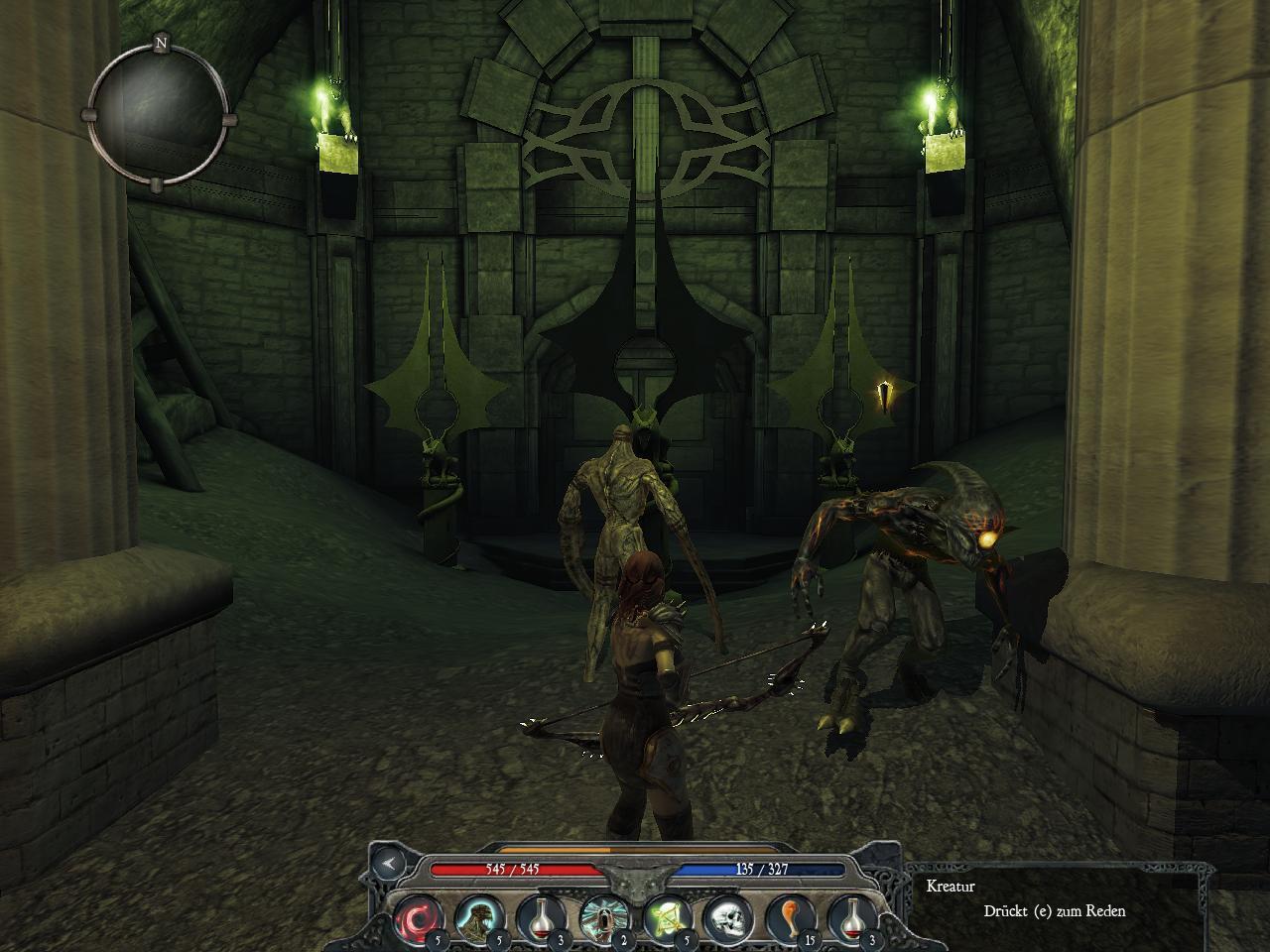The width and height of the screenshot is (1270, 952).
Task: Choose the white skull hotbar slot
Action: [727, 918]
